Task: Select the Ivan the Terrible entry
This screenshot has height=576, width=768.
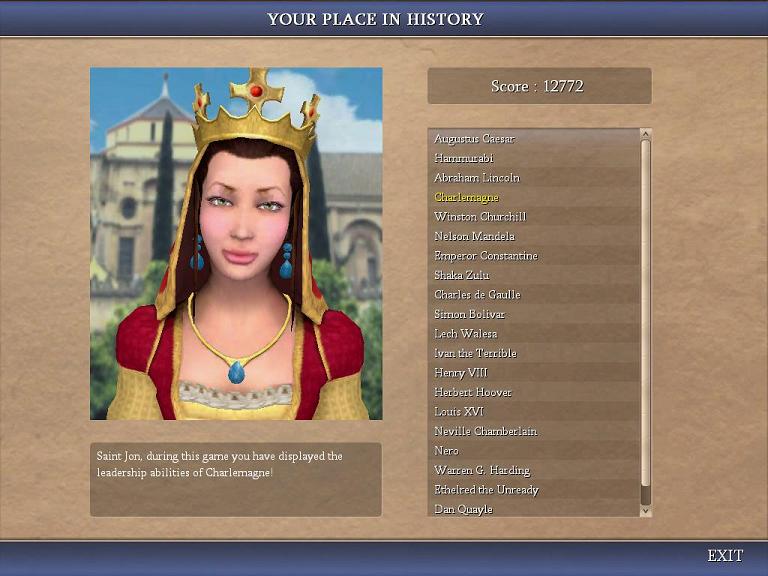Action: tap(475, 353)
